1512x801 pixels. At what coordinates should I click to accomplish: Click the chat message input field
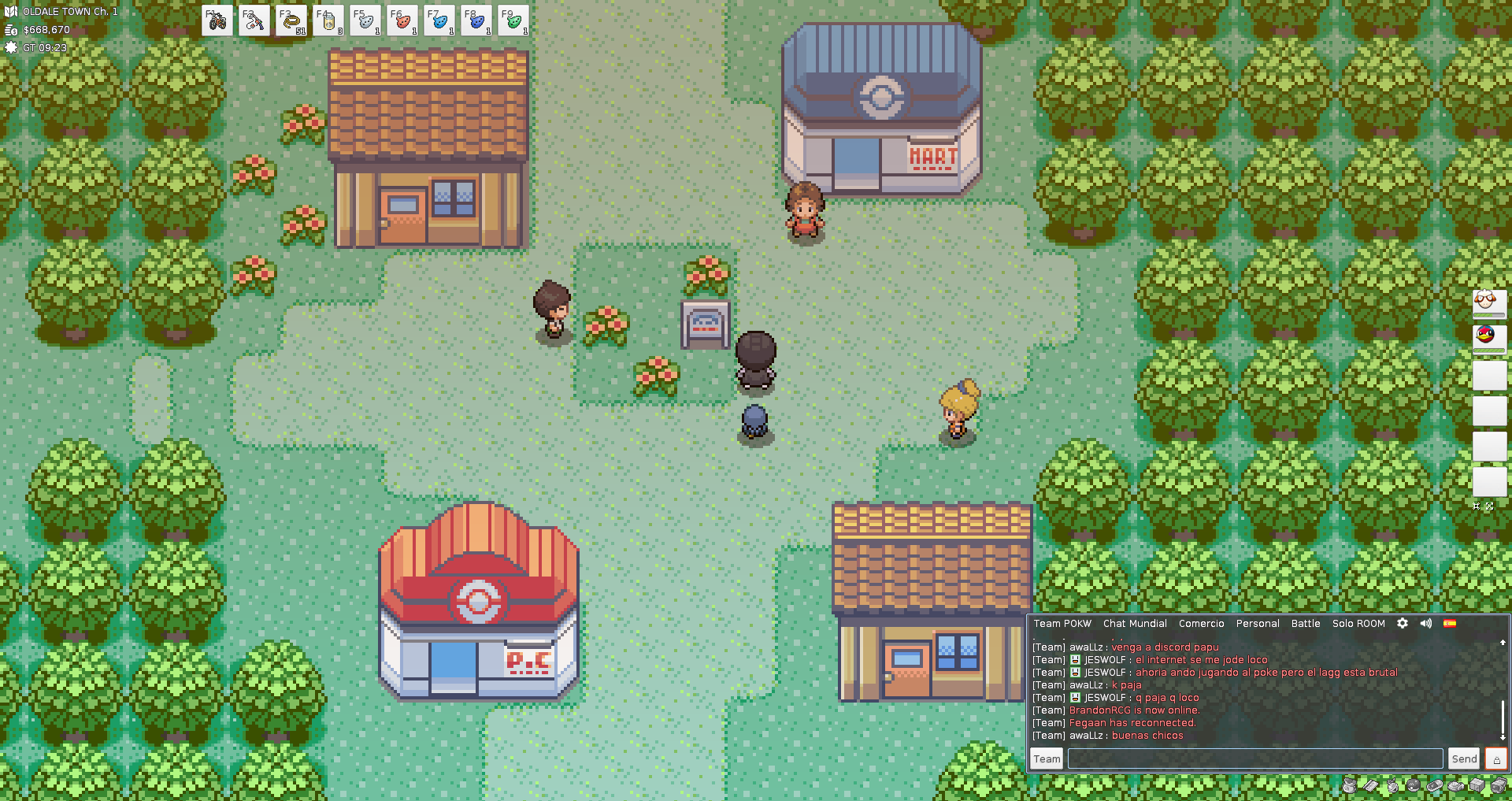1254,758
